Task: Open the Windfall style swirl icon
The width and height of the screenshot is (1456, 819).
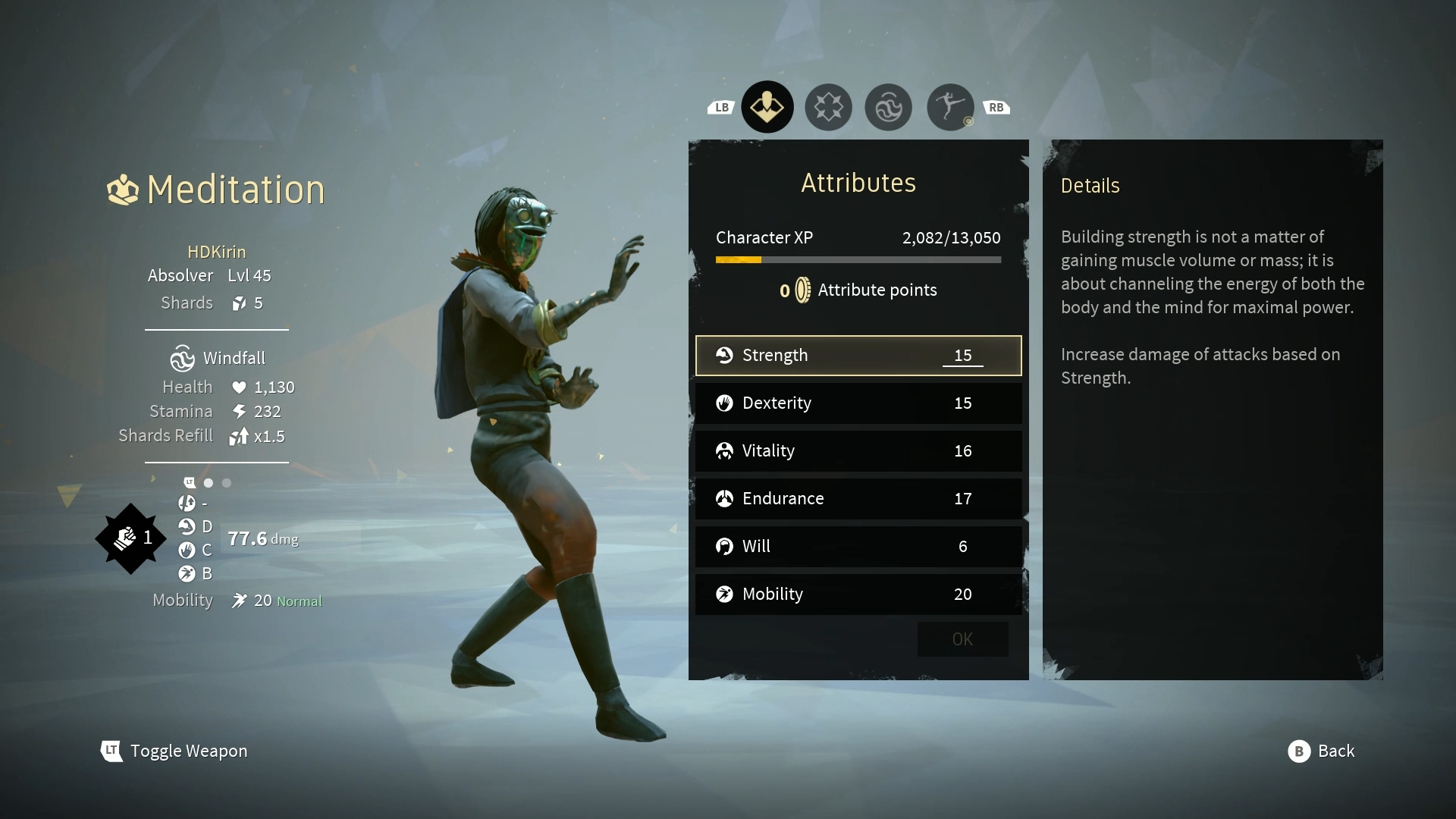Action: tap(888, 107)
